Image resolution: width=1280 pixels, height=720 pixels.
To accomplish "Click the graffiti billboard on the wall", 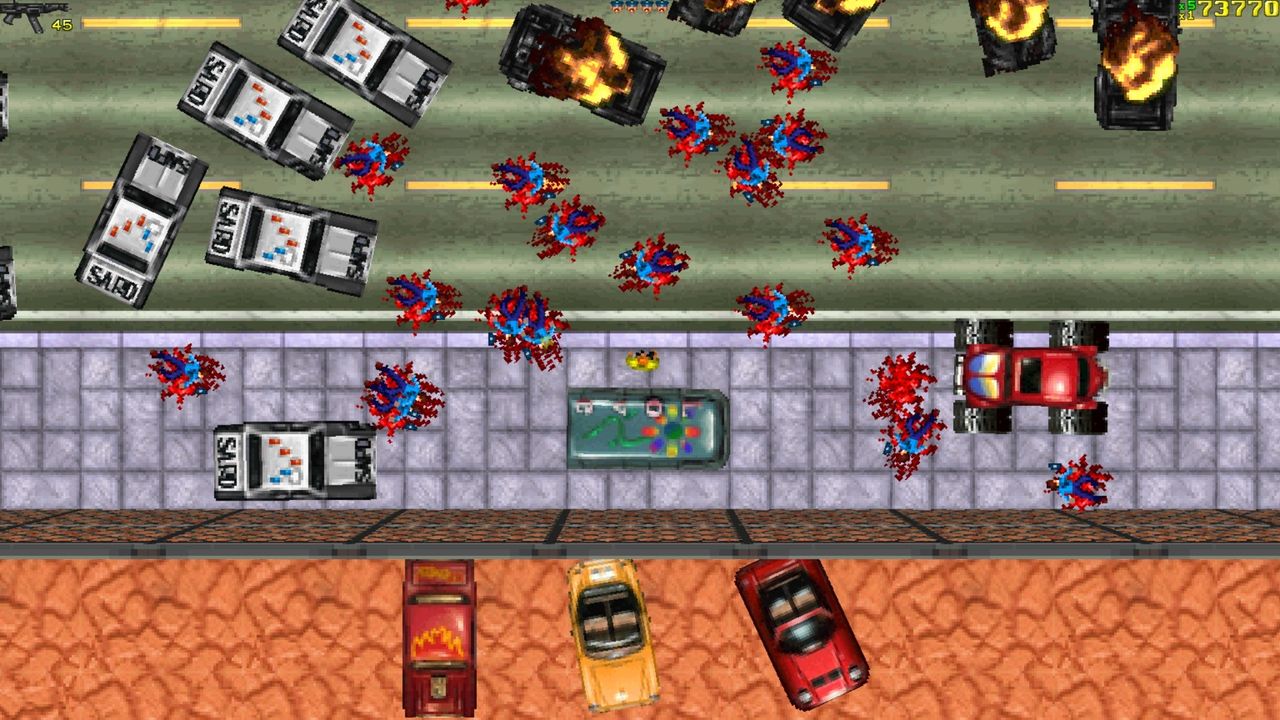I will click(x=645, y=425).
